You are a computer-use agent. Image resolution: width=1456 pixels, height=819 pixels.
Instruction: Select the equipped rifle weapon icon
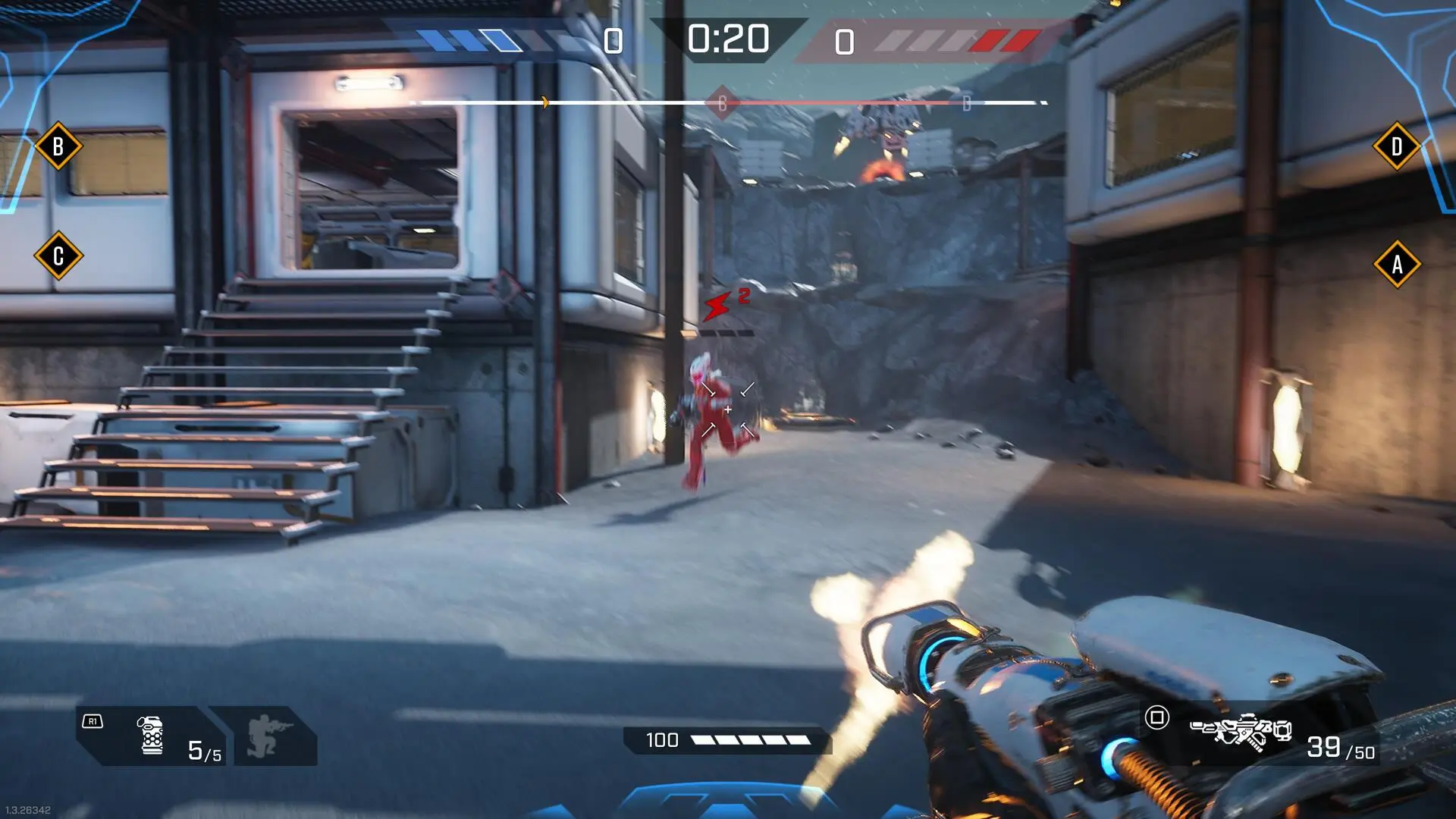(x=1241, y=732)
